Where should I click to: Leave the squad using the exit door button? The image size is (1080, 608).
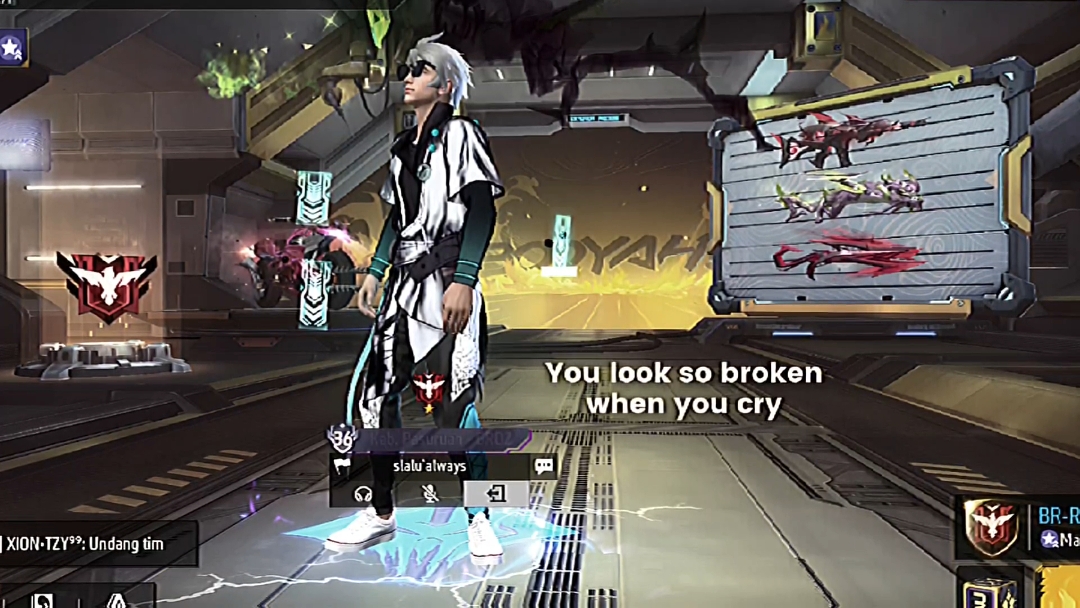(x=496, y=493)
